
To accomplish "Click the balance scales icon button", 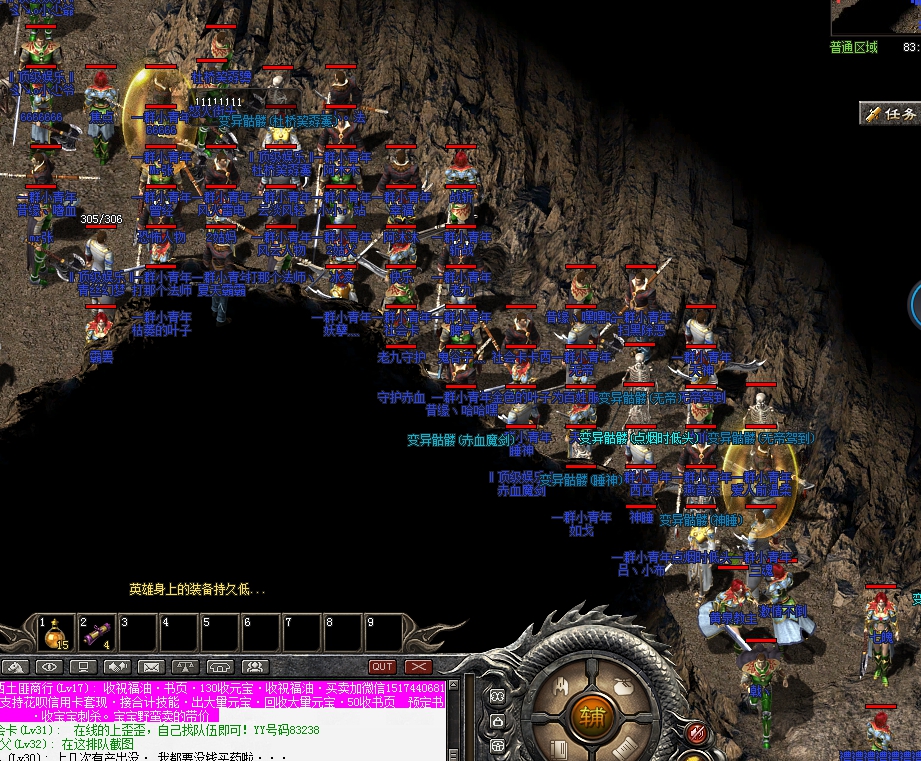I will coord(185,666).
